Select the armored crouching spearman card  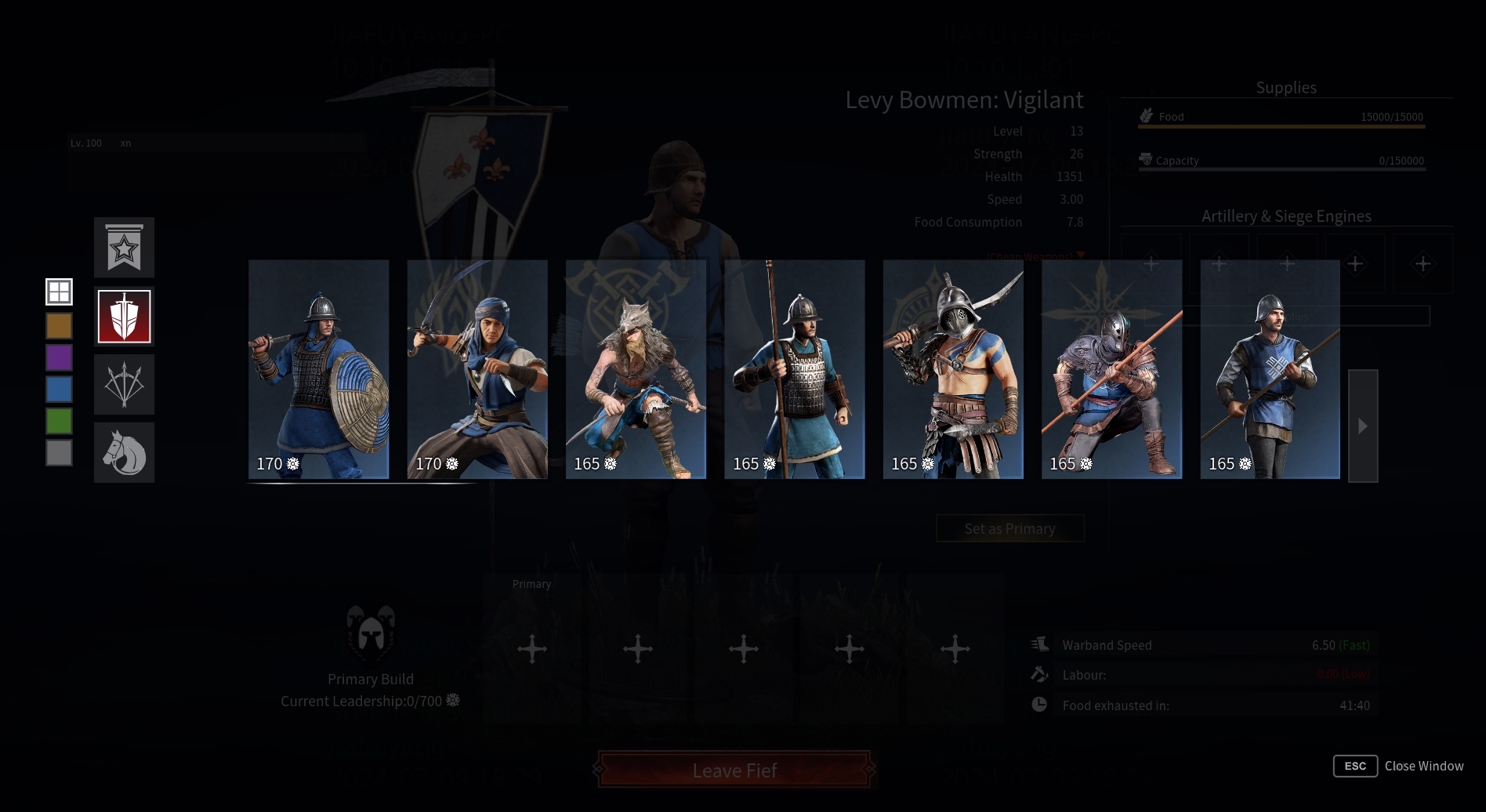(1111, 369)
